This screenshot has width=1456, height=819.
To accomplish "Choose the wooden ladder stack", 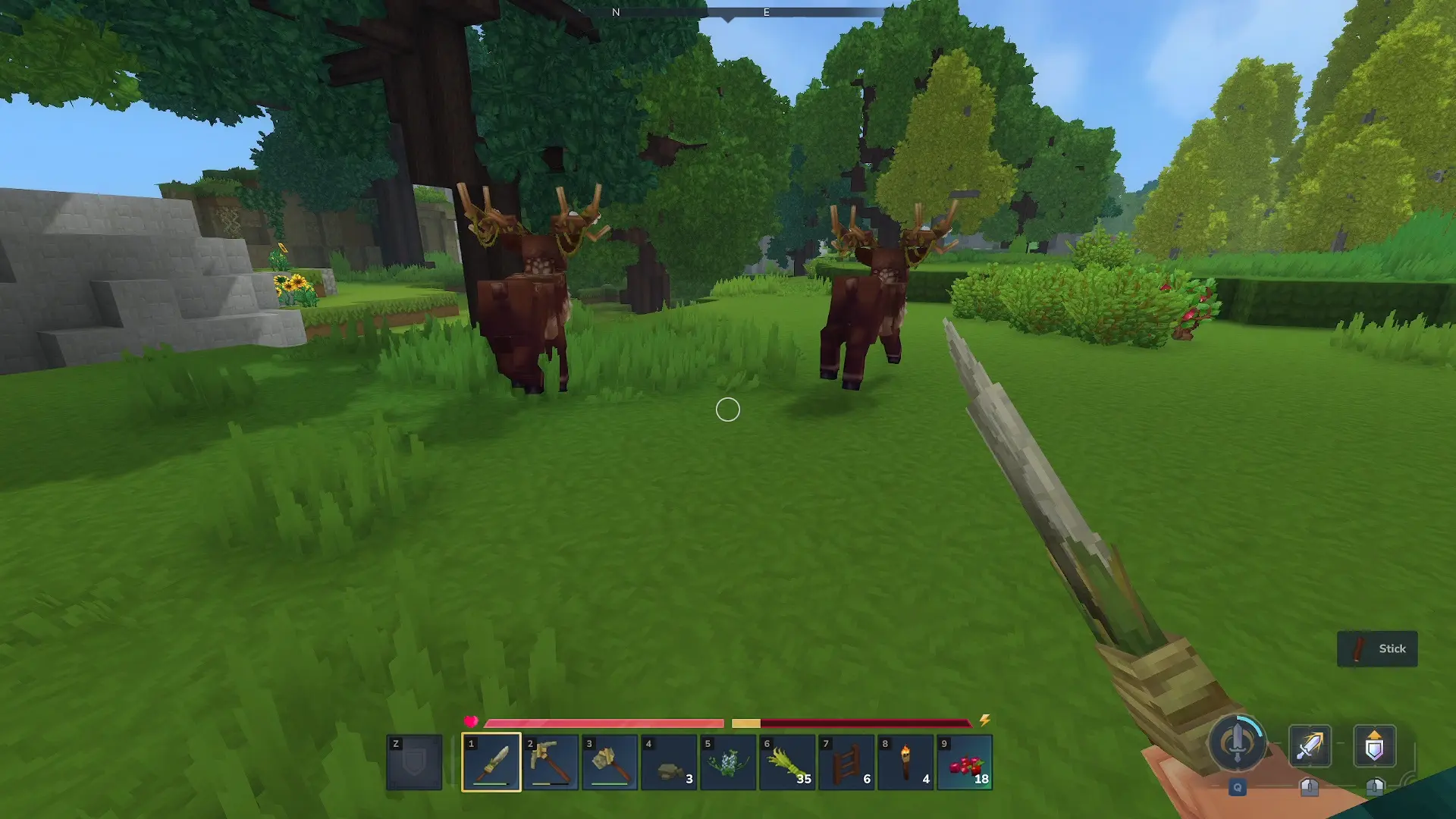I will point(846,762).
